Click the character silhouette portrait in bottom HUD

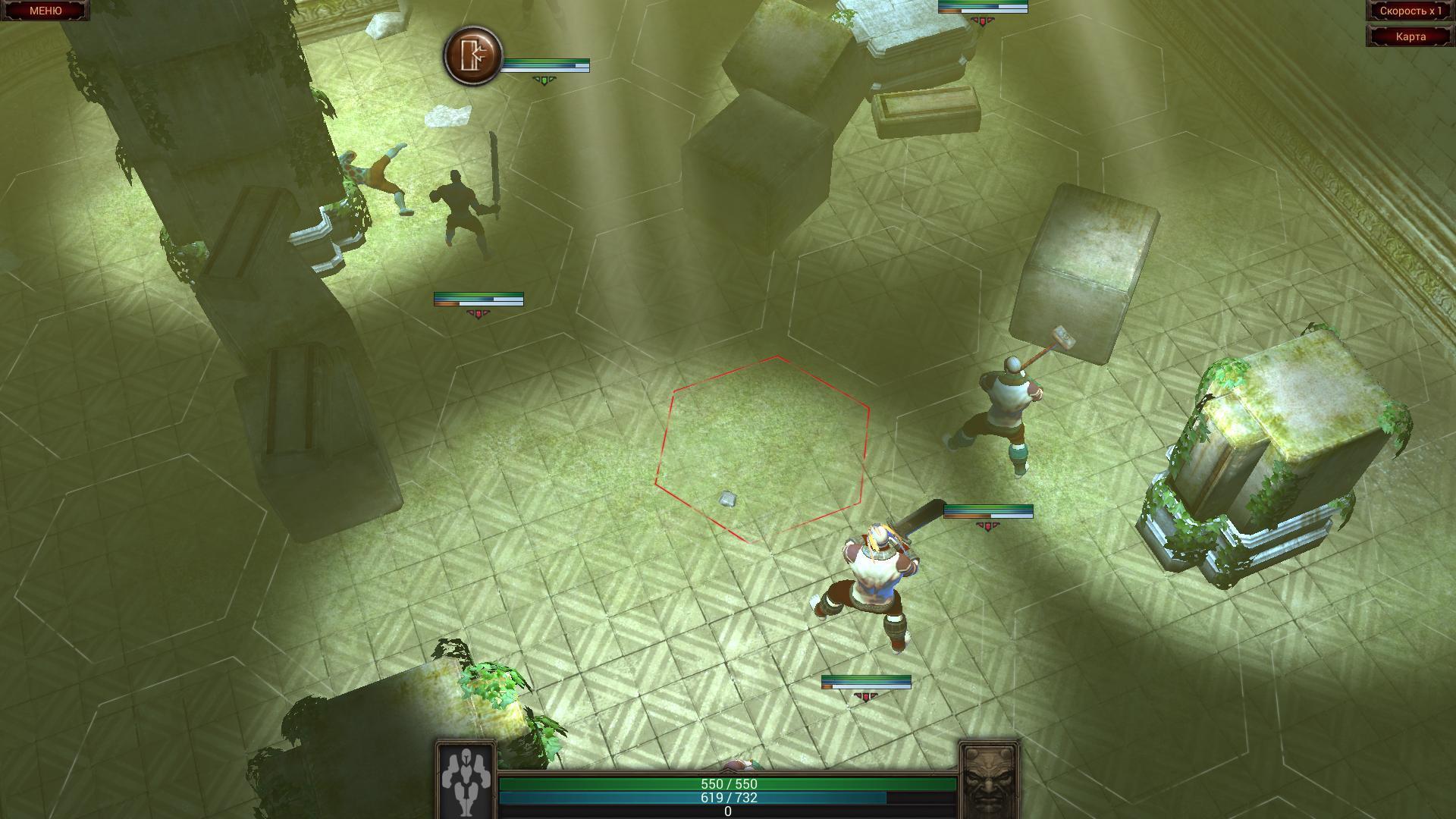click(x=466, y=786)
